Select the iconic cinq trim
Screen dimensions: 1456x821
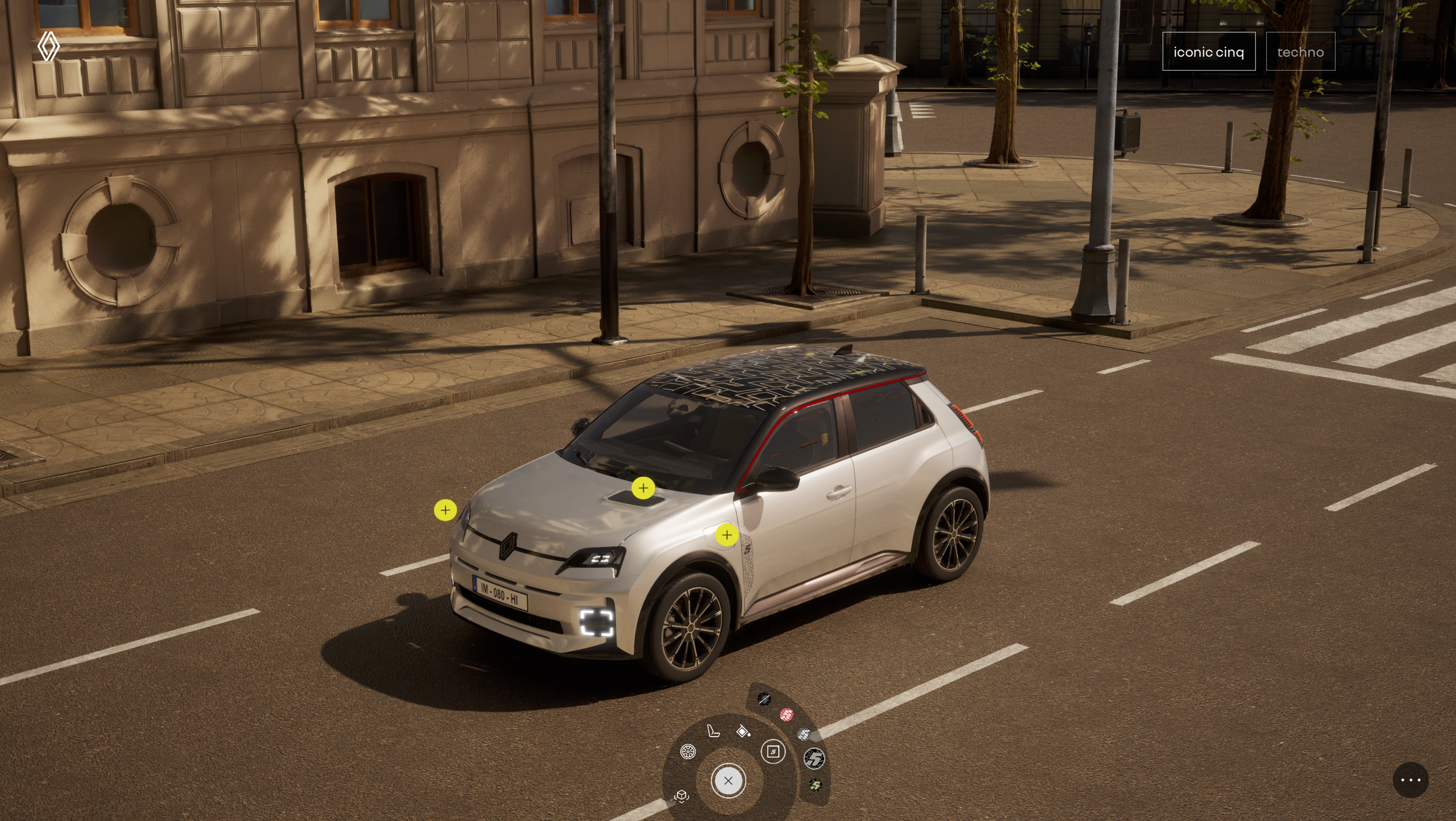1208,51
